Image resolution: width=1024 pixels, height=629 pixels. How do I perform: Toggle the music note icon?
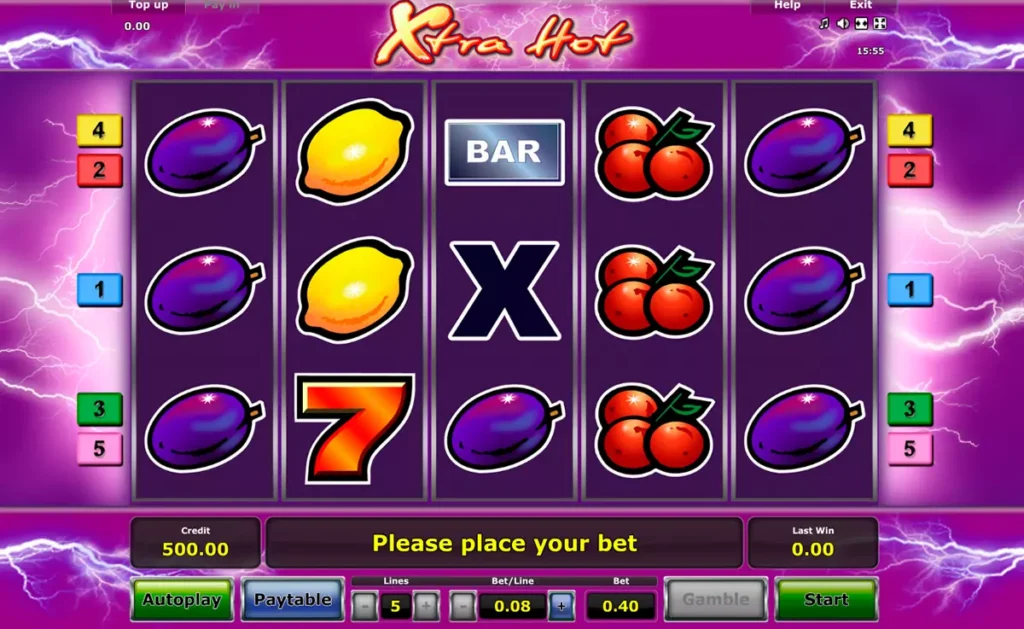[x=824, y=24]
